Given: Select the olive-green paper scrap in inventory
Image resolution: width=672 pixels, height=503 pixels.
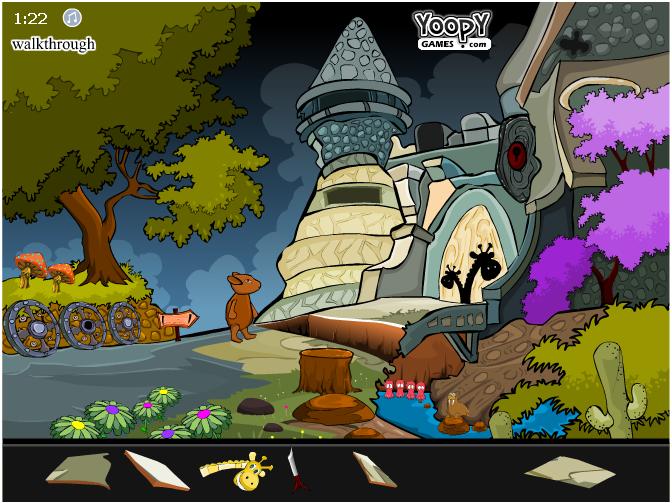Looking at the screenshot, I should [80, 467].
